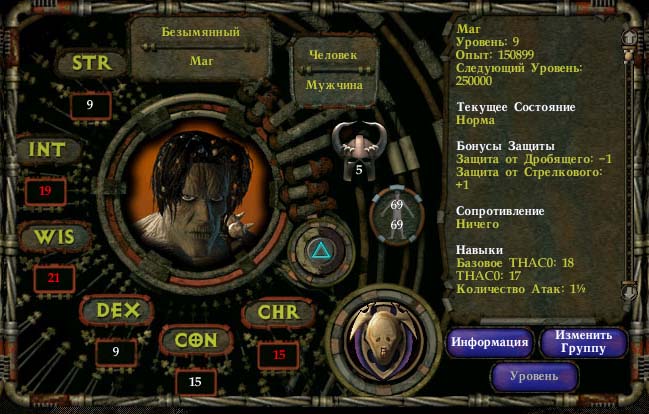Choose the Мужчина gender label

(x=334, y=85)
